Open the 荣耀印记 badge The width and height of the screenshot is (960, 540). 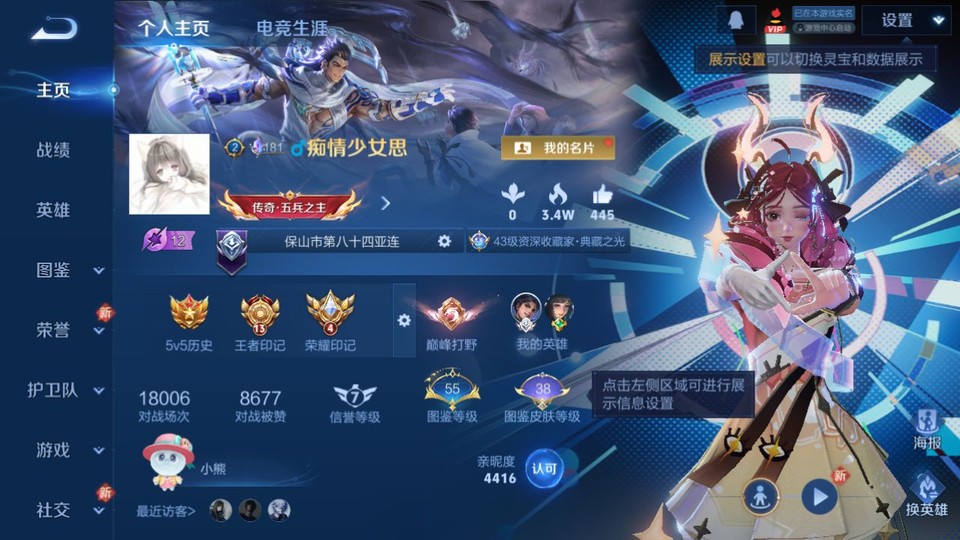tap(330, 322)
